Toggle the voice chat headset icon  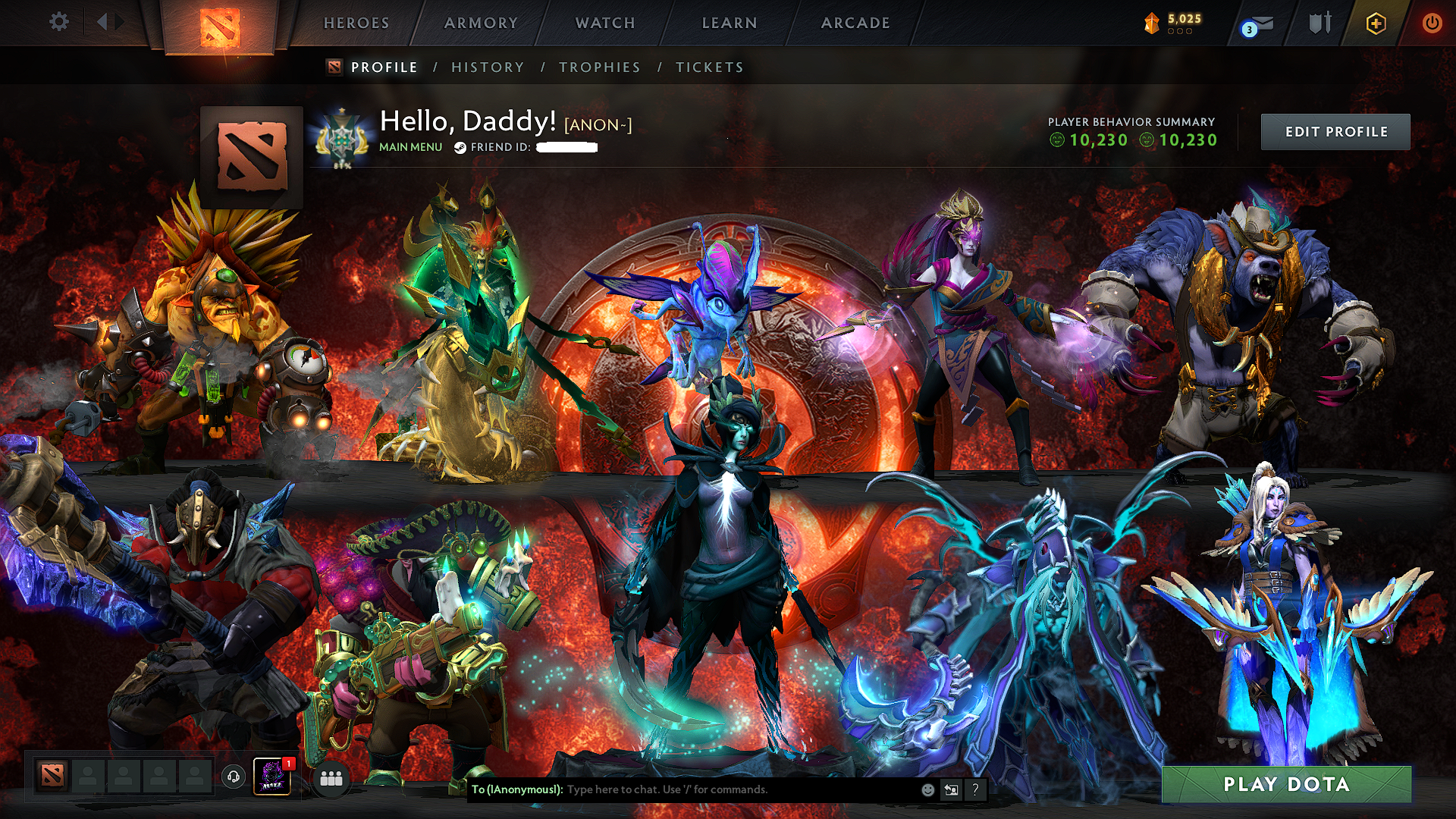(234, 776)
